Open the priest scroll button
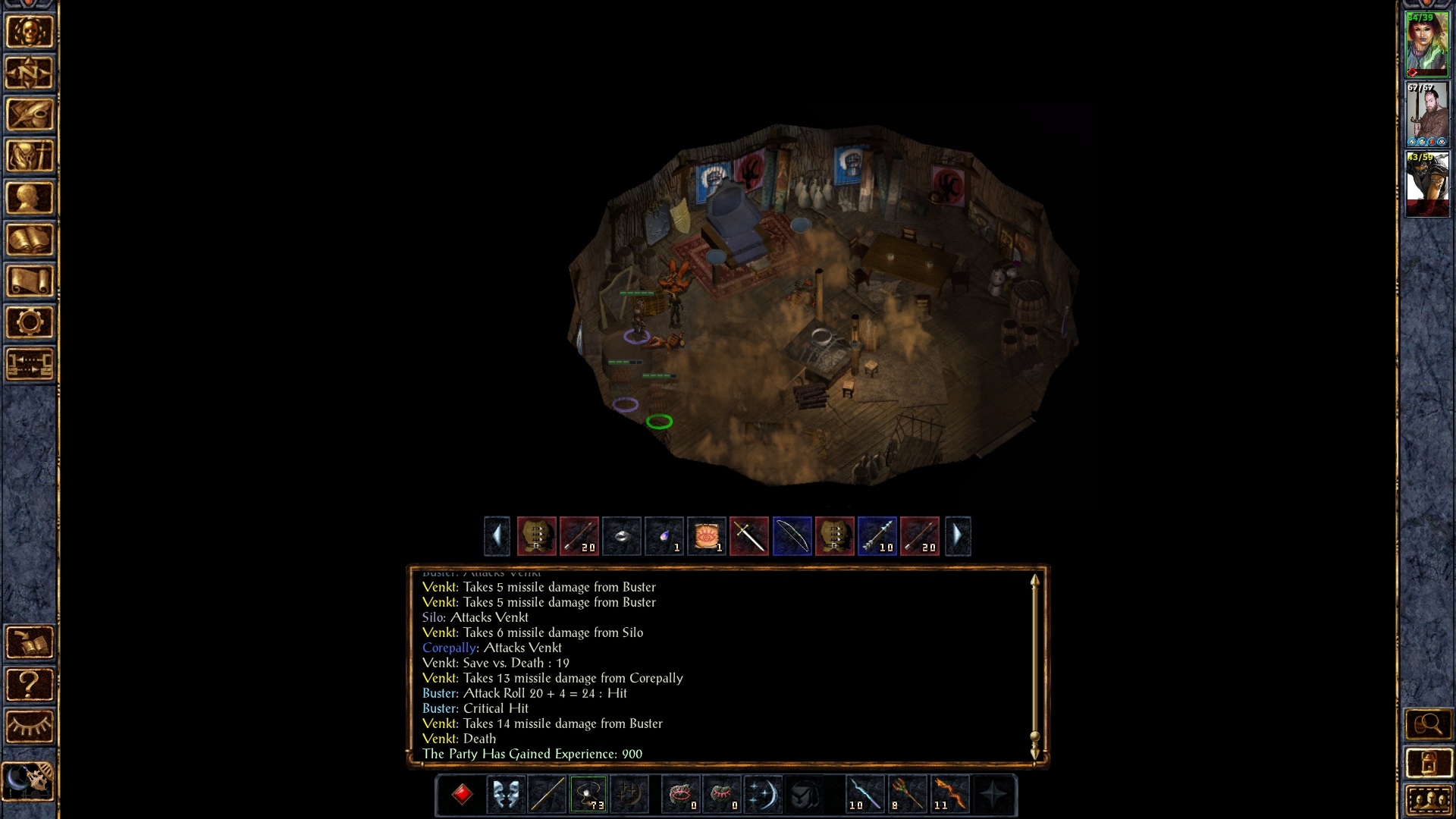 (30, 281)
